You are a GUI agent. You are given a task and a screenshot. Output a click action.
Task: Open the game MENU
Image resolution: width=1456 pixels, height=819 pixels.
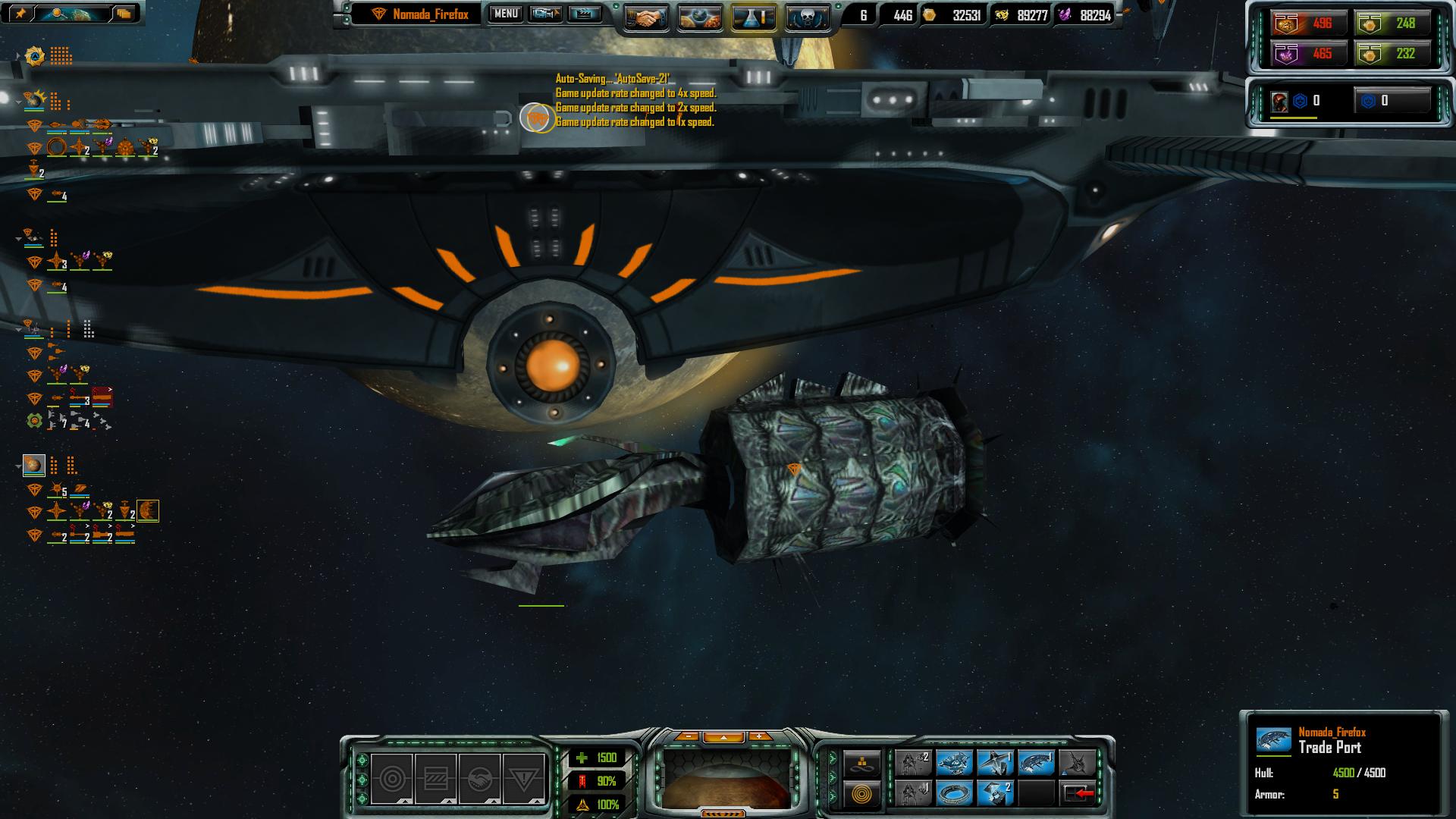(506, 14)
